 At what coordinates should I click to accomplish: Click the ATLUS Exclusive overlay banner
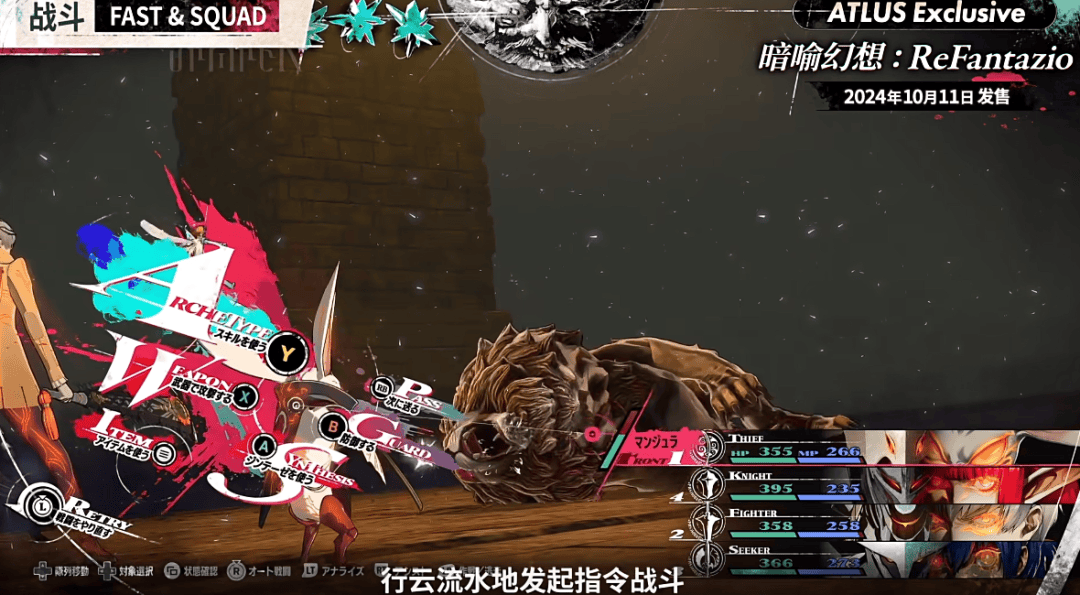click(x=925, y=13)
